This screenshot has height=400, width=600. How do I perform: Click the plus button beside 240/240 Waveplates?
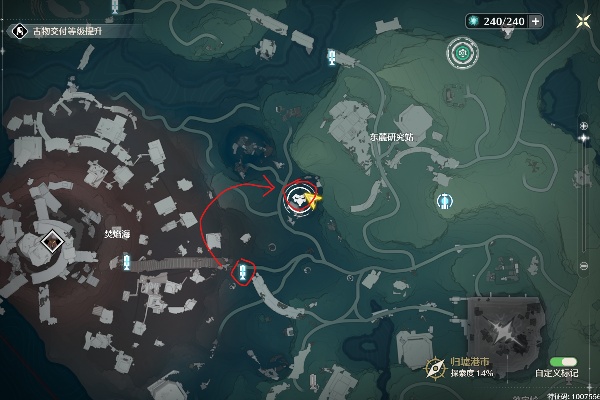[x=537, y=20]
